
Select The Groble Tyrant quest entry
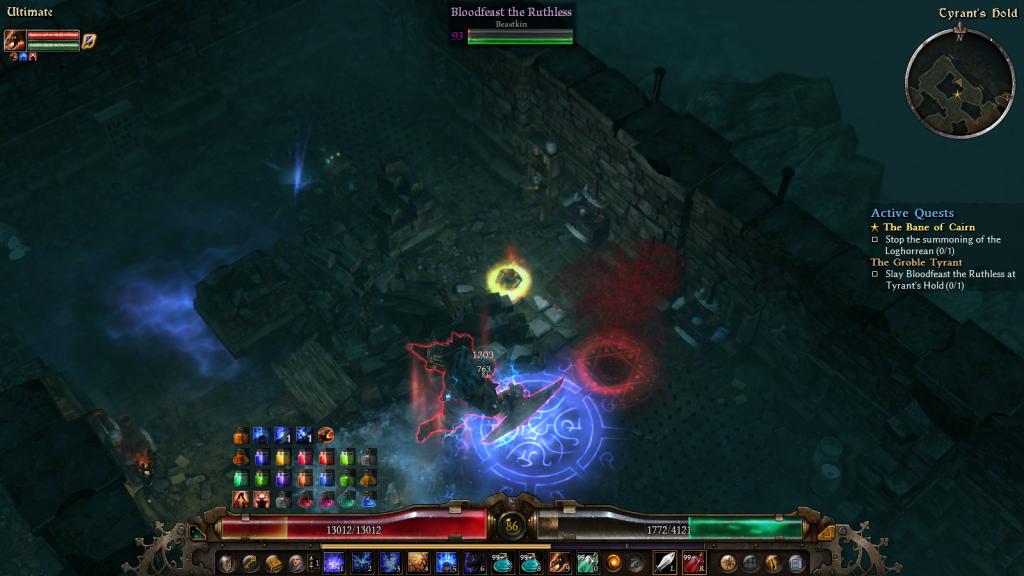[916, 262]
